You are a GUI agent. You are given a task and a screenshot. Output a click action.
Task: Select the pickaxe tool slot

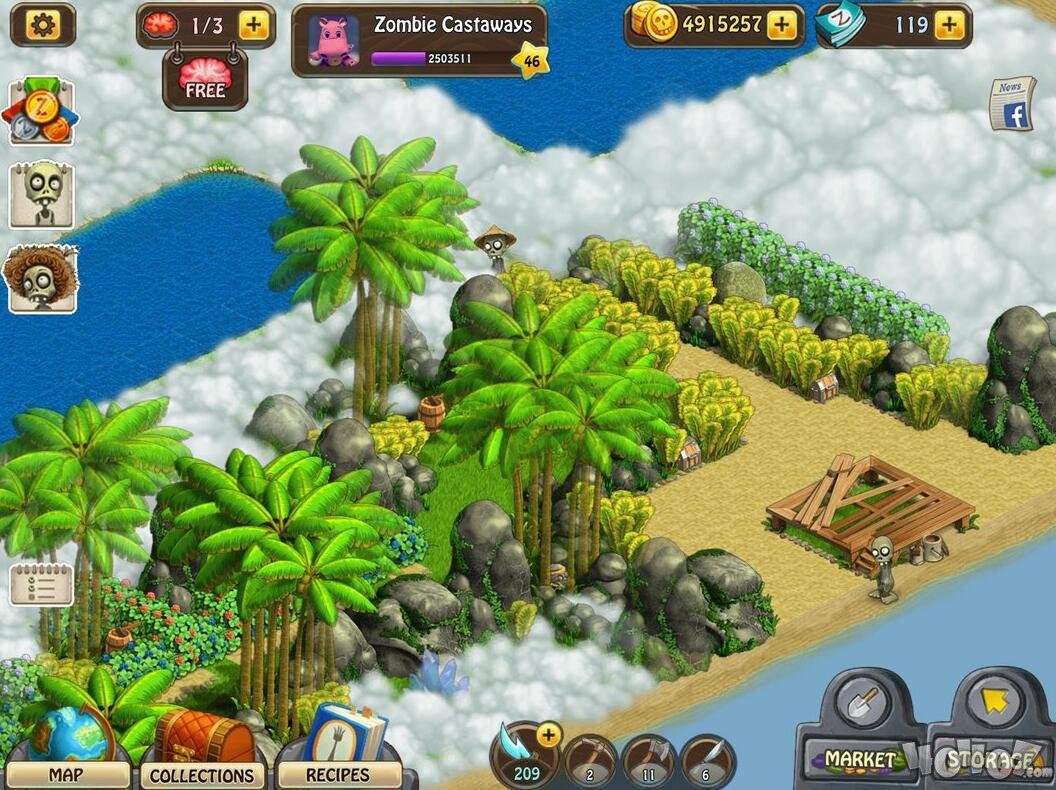pyautogui.click(x=590, y=762)
